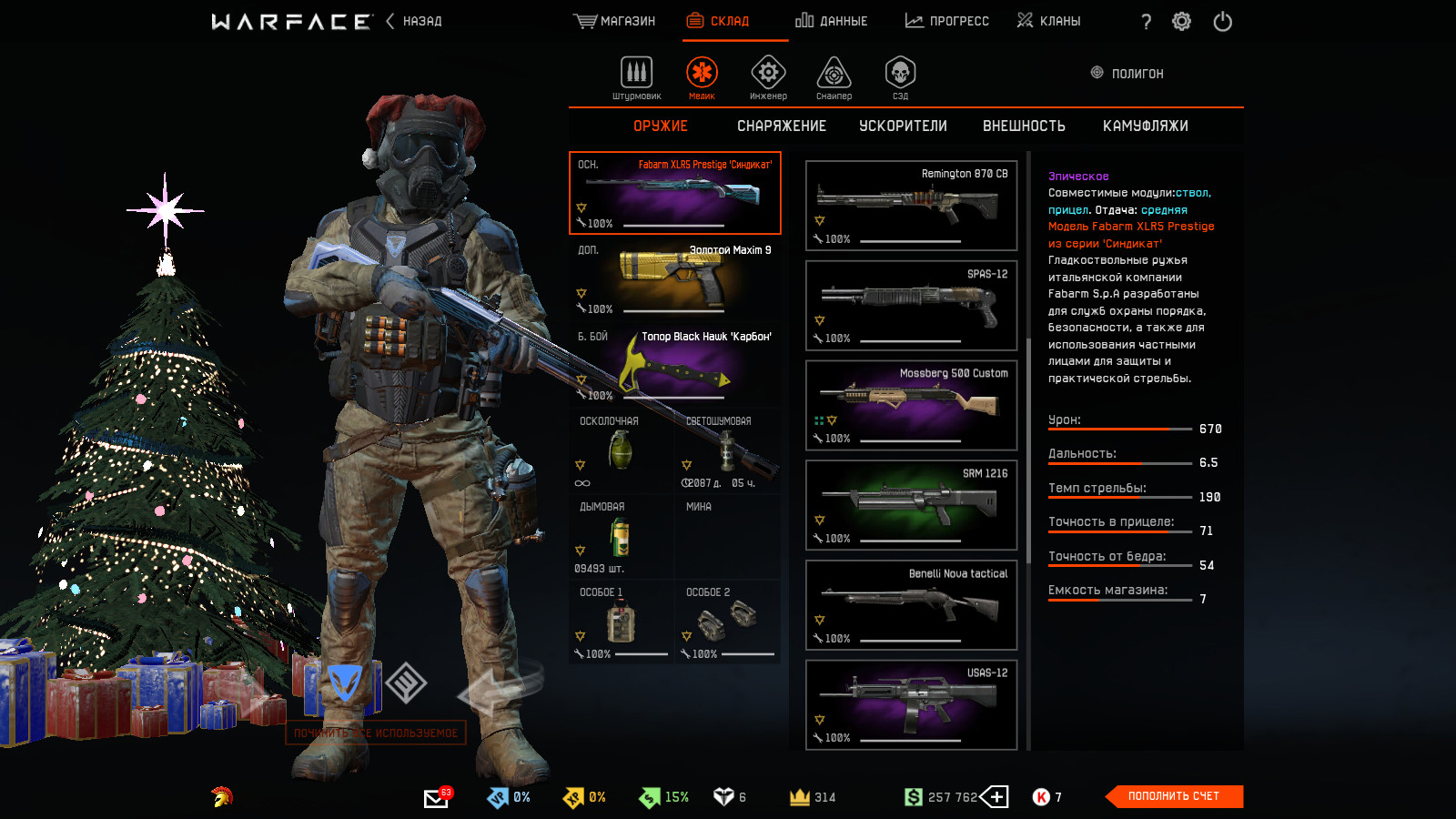Click the ПОПОЛНИТЬ СЧЕТ button
The image size is (1456, 819).
(x=1173, y=796)
